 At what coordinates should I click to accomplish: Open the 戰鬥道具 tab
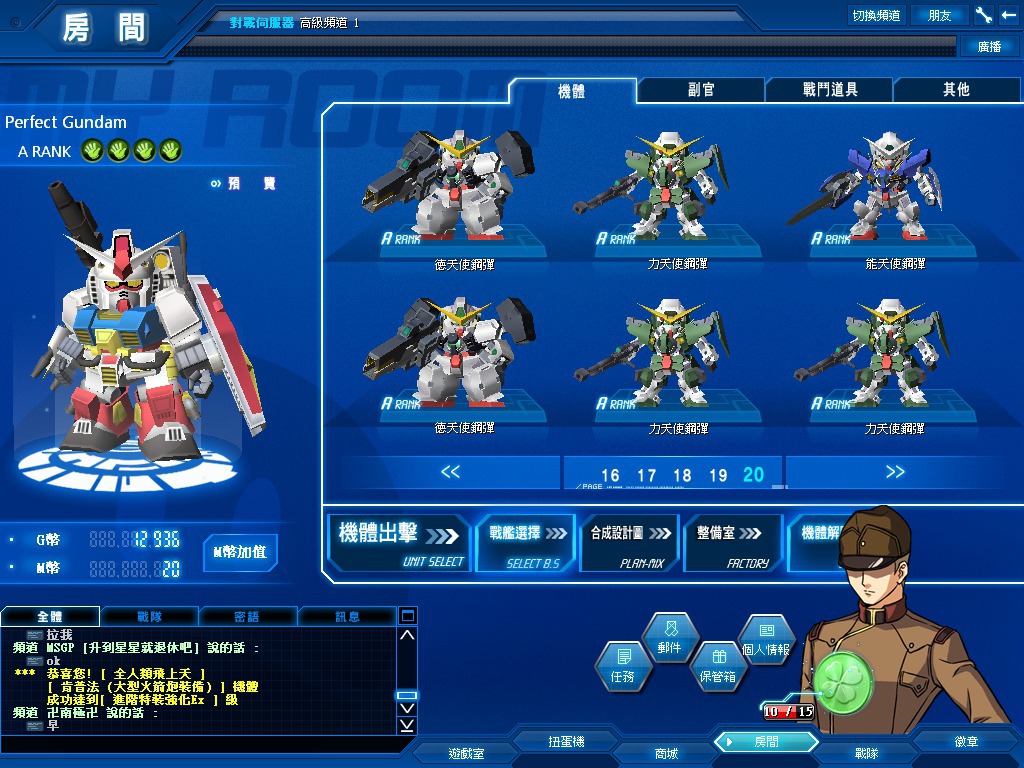[x=829, y=90]
